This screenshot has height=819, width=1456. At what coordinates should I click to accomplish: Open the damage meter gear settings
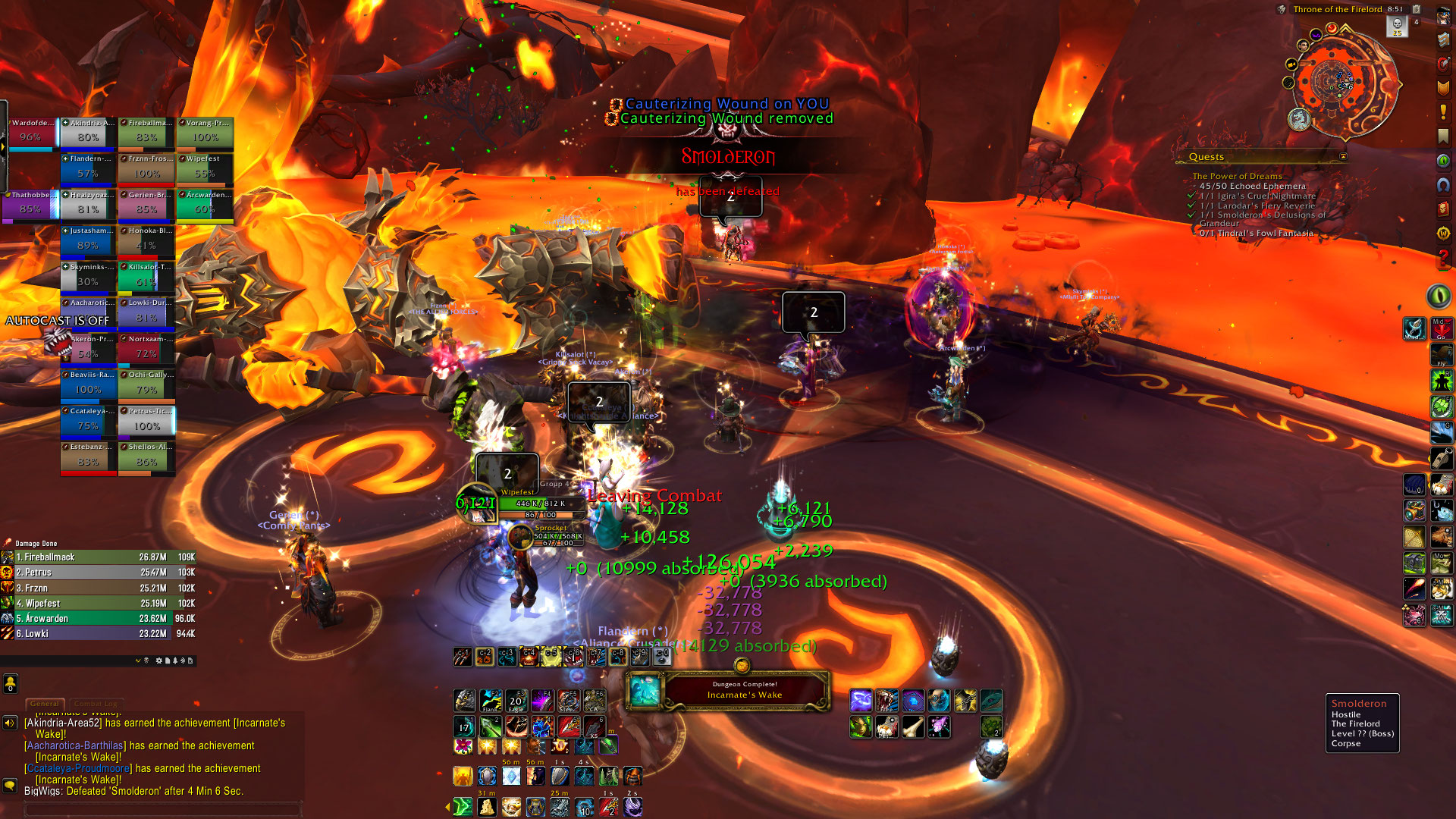click(x=159, y=661)
